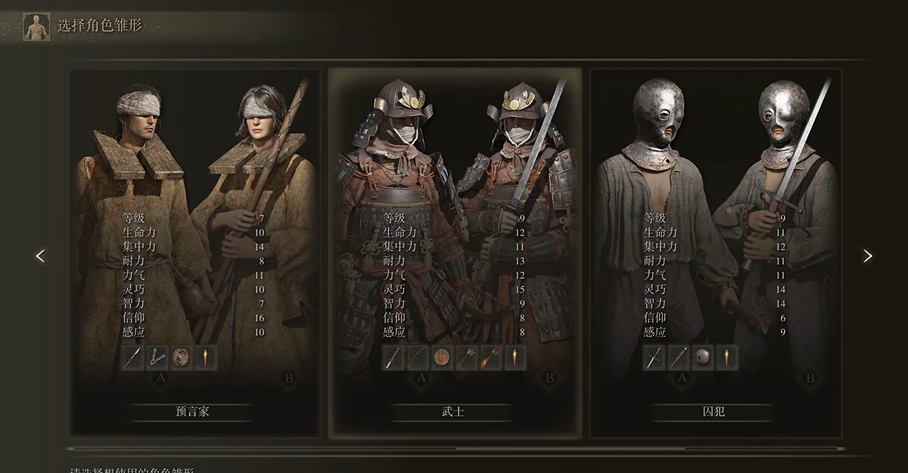Show previous classes with the left arrow
This screenshot has height=473, width=908.
[40, 256]
